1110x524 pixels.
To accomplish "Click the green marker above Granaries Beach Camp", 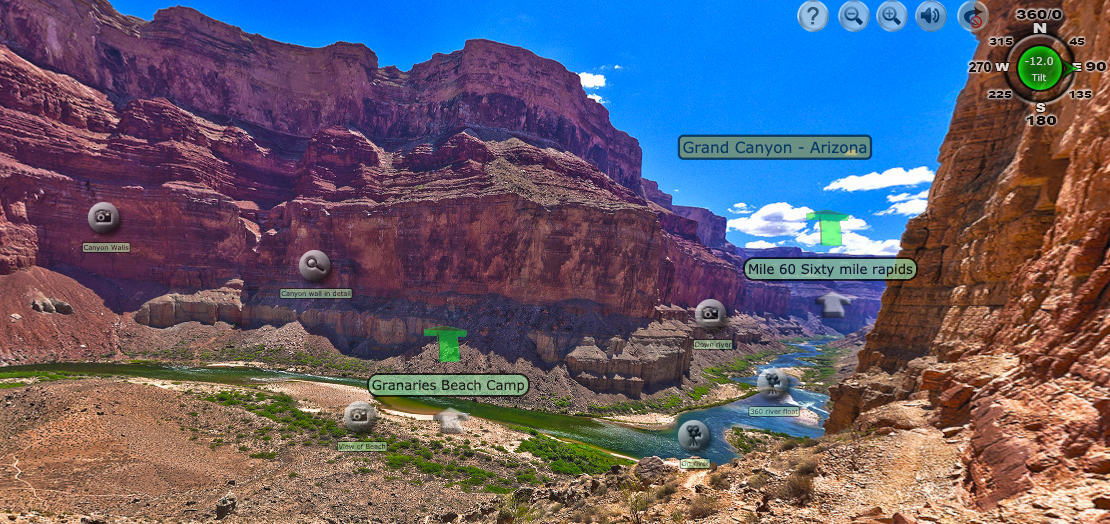I will click(x=446, y=344).
